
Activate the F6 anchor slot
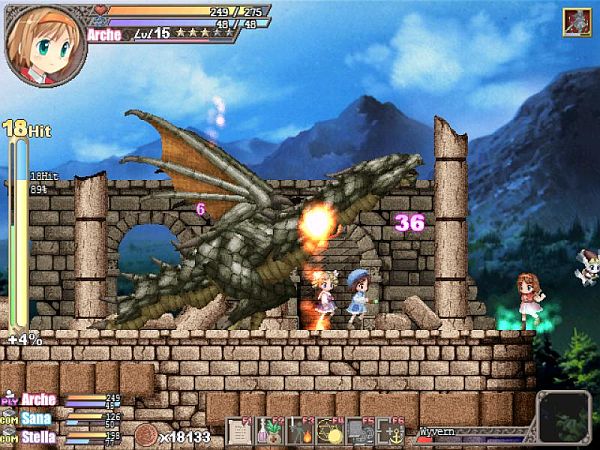[x=389, y=431]
